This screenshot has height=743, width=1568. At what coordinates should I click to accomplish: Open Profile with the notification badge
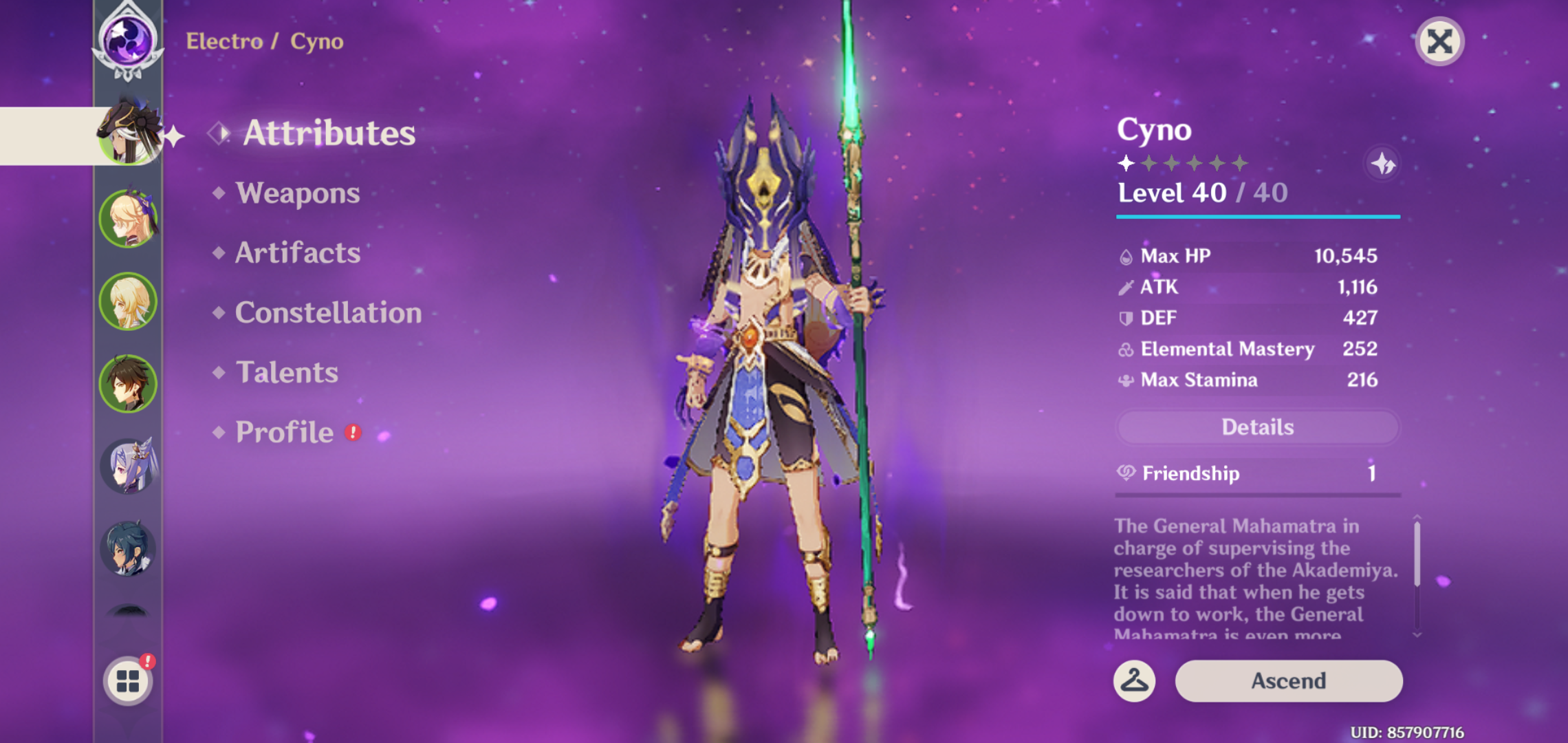(x=285, y=432)
